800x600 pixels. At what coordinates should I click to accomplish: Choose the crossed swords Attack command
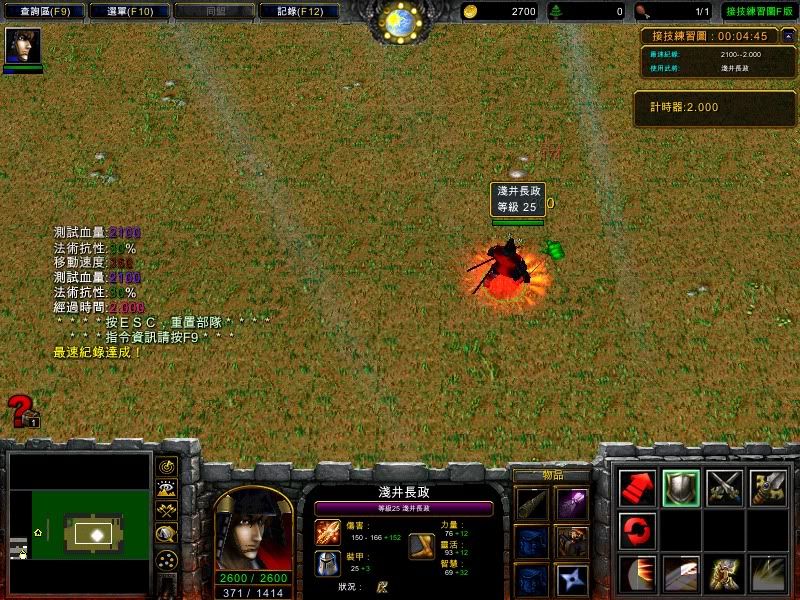(x=725, y=487)
